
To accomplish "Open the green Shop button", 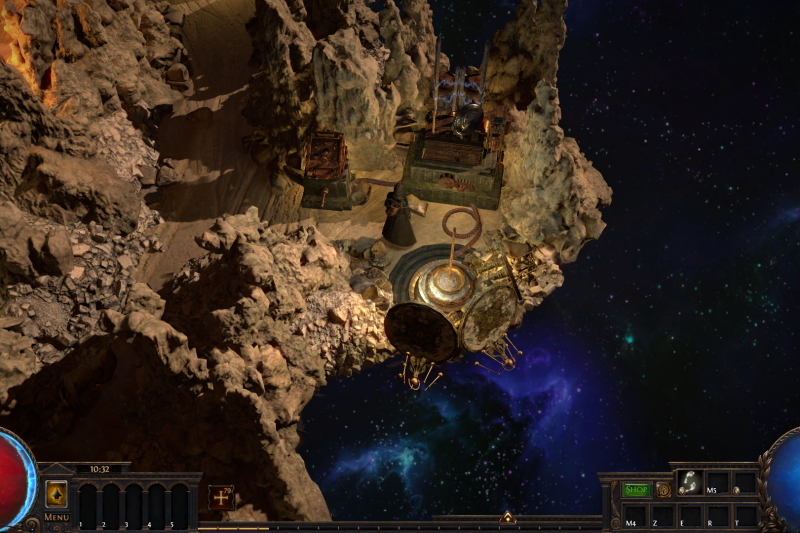I will click(636, 490).
